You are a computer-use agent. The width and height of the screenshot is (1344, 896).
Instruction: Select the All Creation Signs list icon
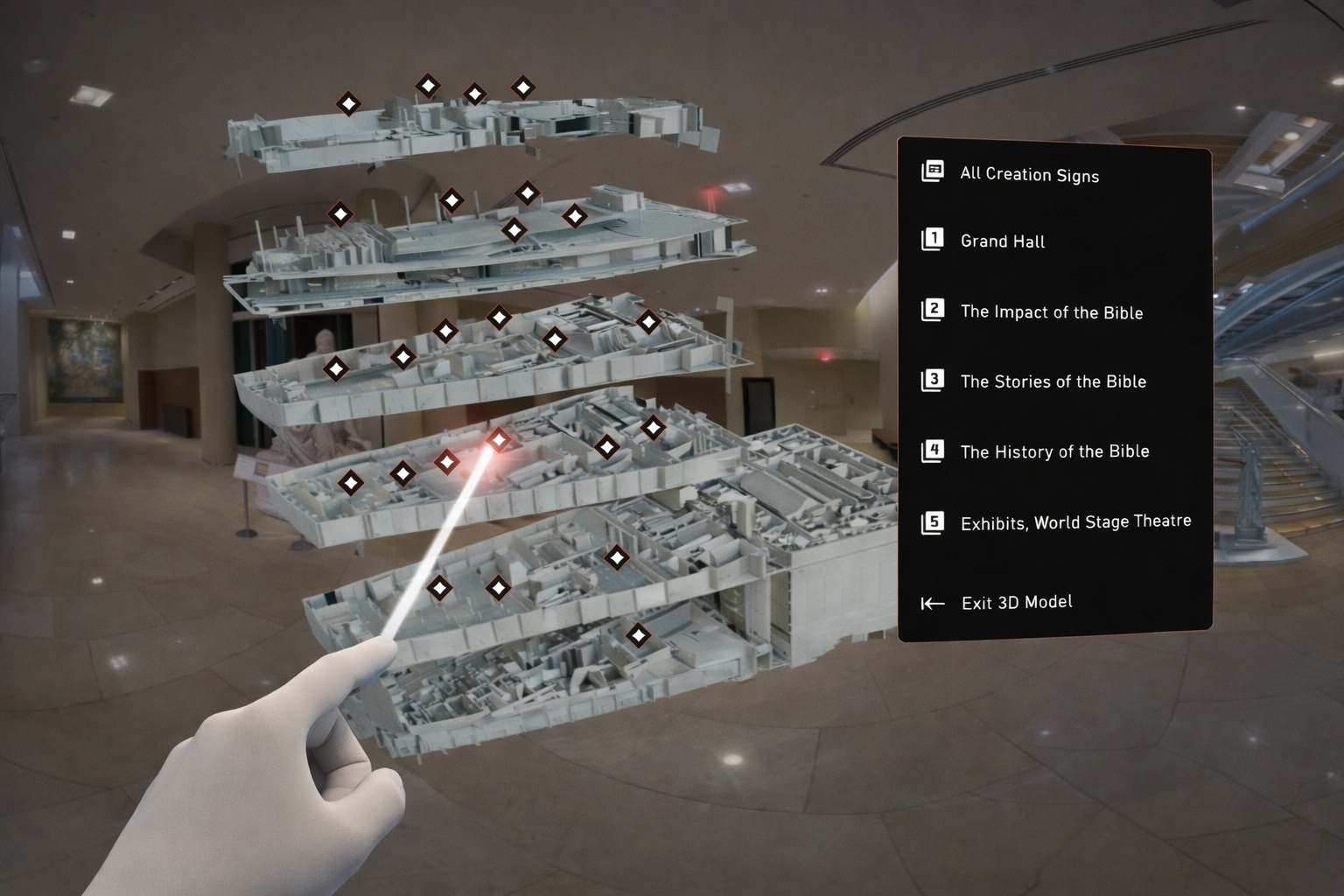pos(932,171)
